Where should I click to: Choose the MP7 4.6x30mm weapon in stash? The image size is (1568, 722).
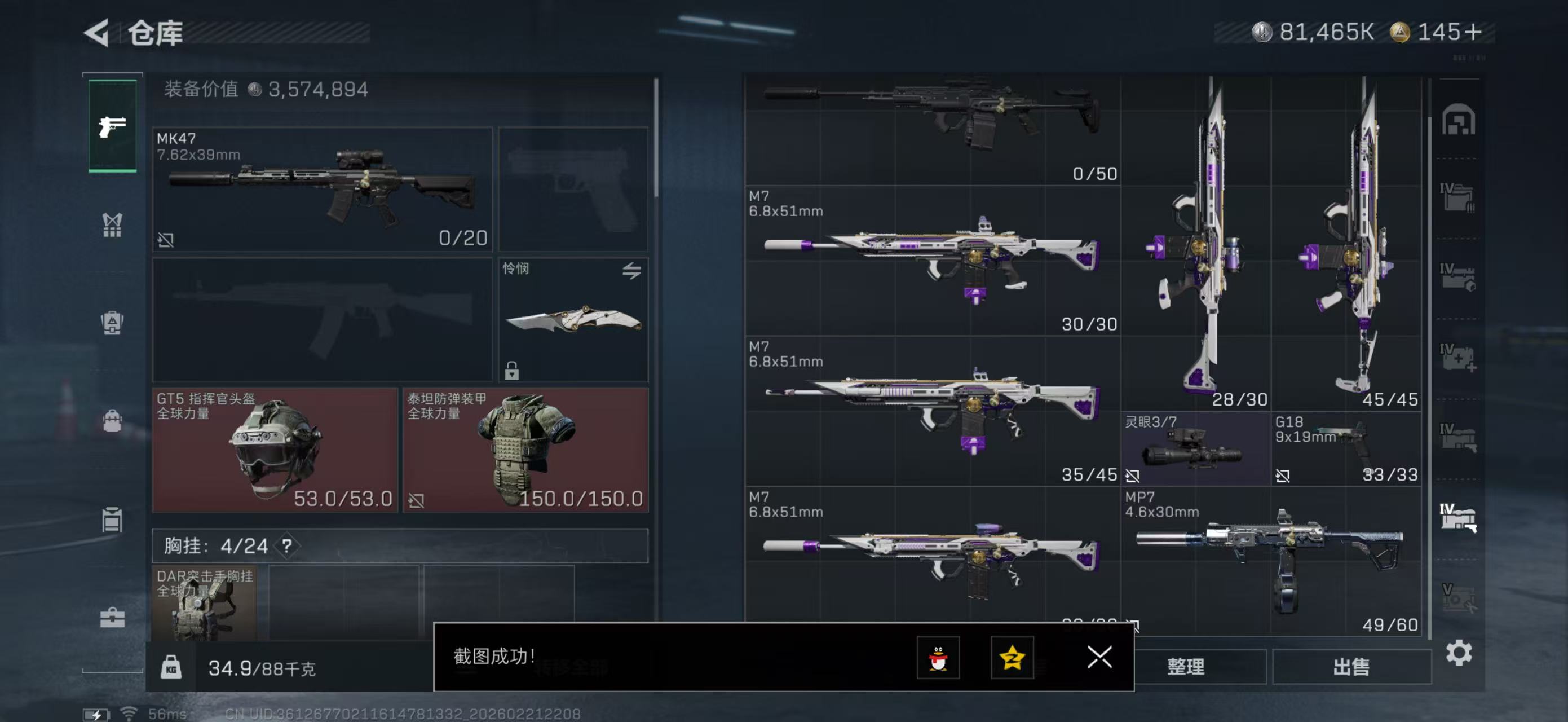pos(1270,561)
